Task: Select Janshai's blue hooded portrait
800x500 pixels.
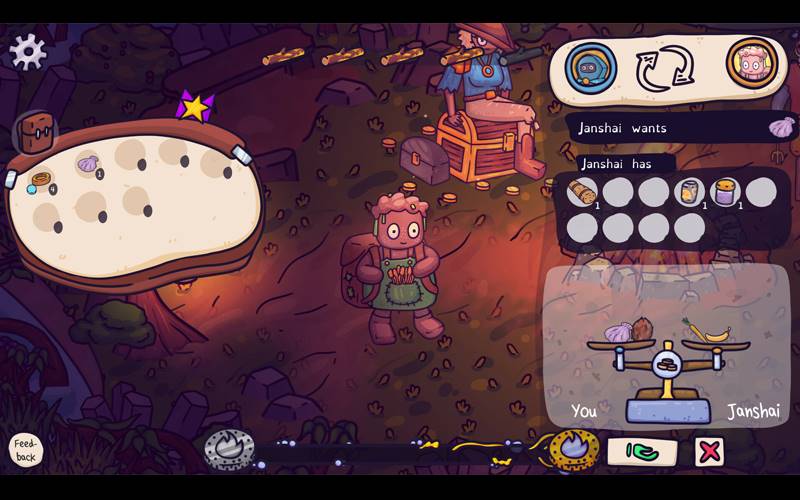Action: [x=590, y=67]
